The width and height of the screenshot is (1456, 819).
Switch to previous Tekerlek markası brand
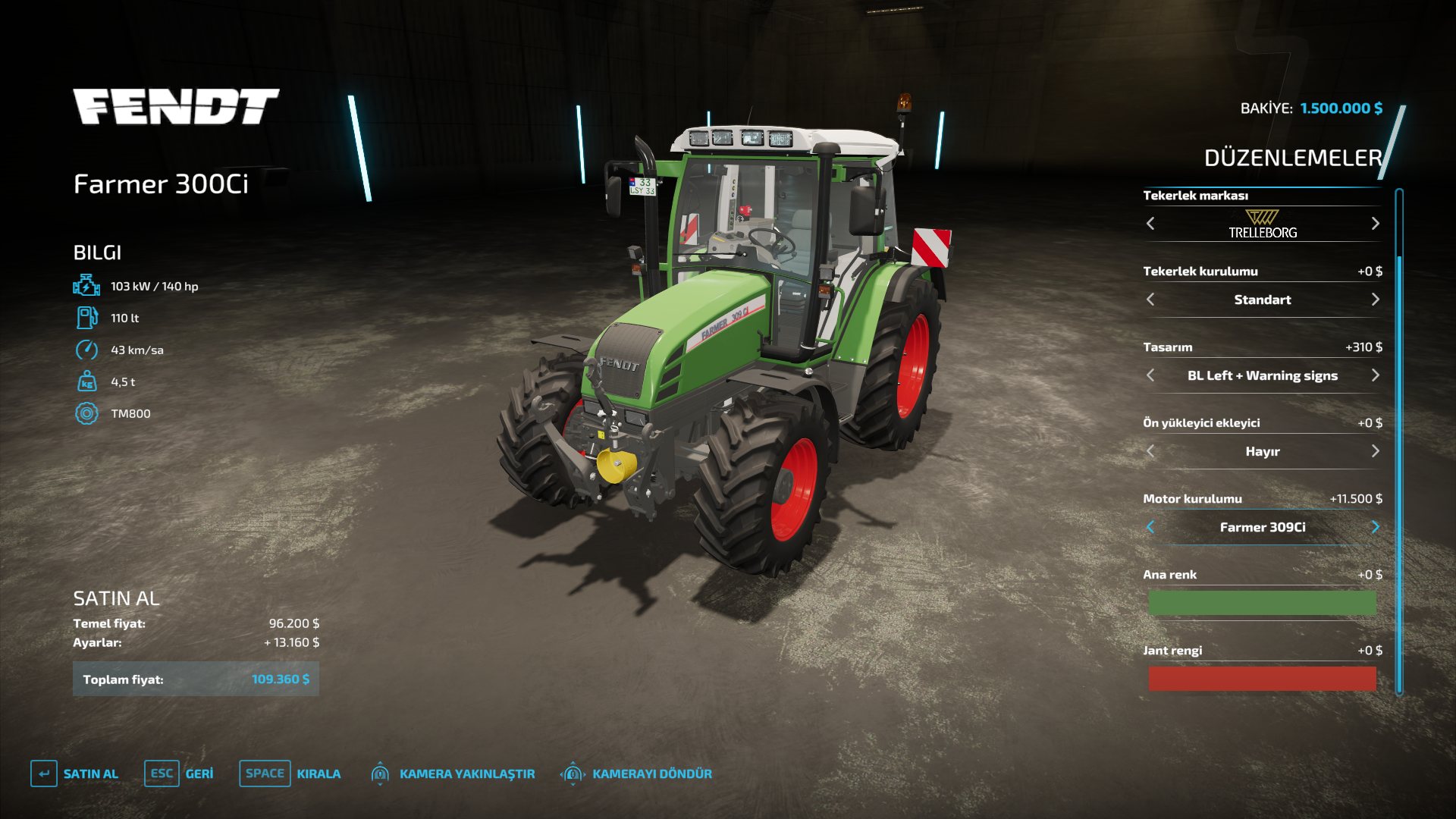coord(1150,224)
